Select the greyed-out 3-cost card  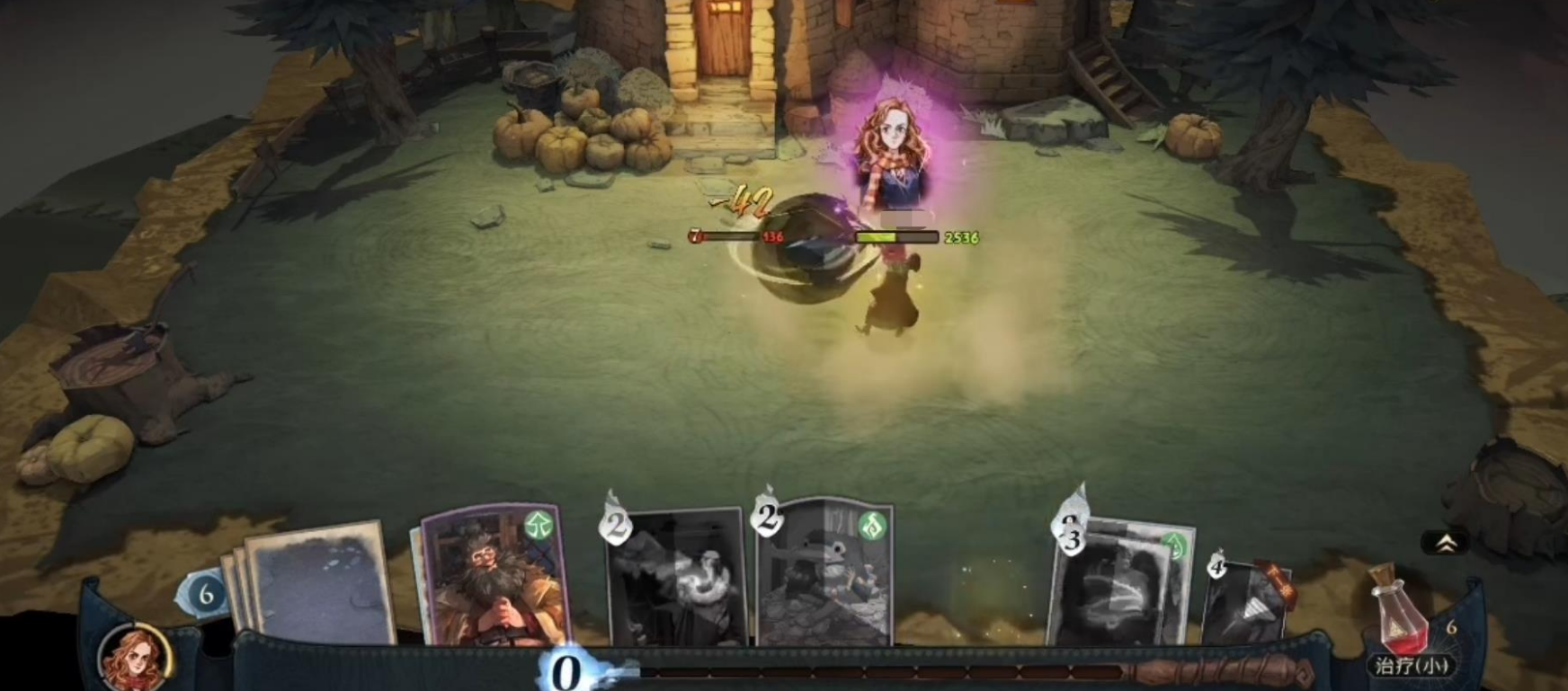click(1120, 584)
